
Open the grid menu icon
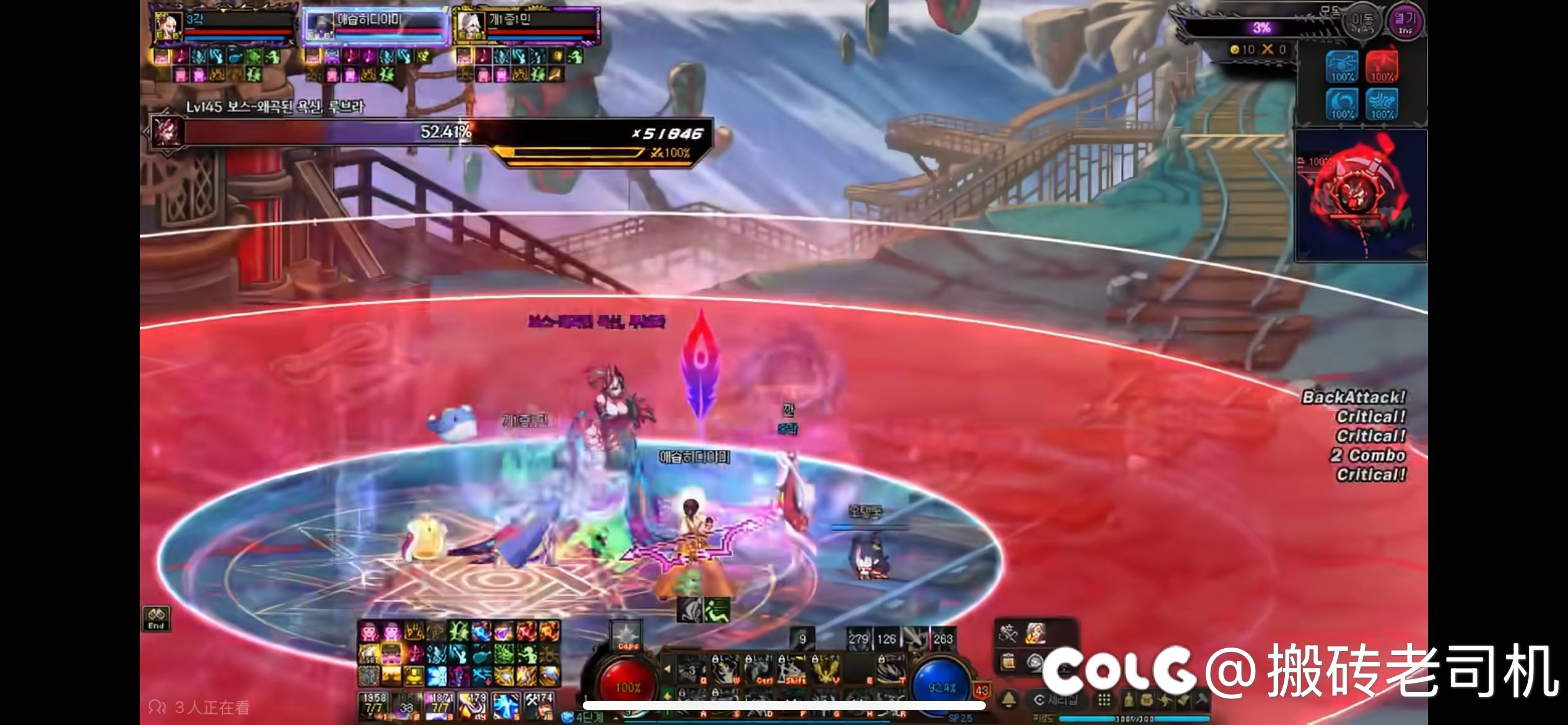1104,700
